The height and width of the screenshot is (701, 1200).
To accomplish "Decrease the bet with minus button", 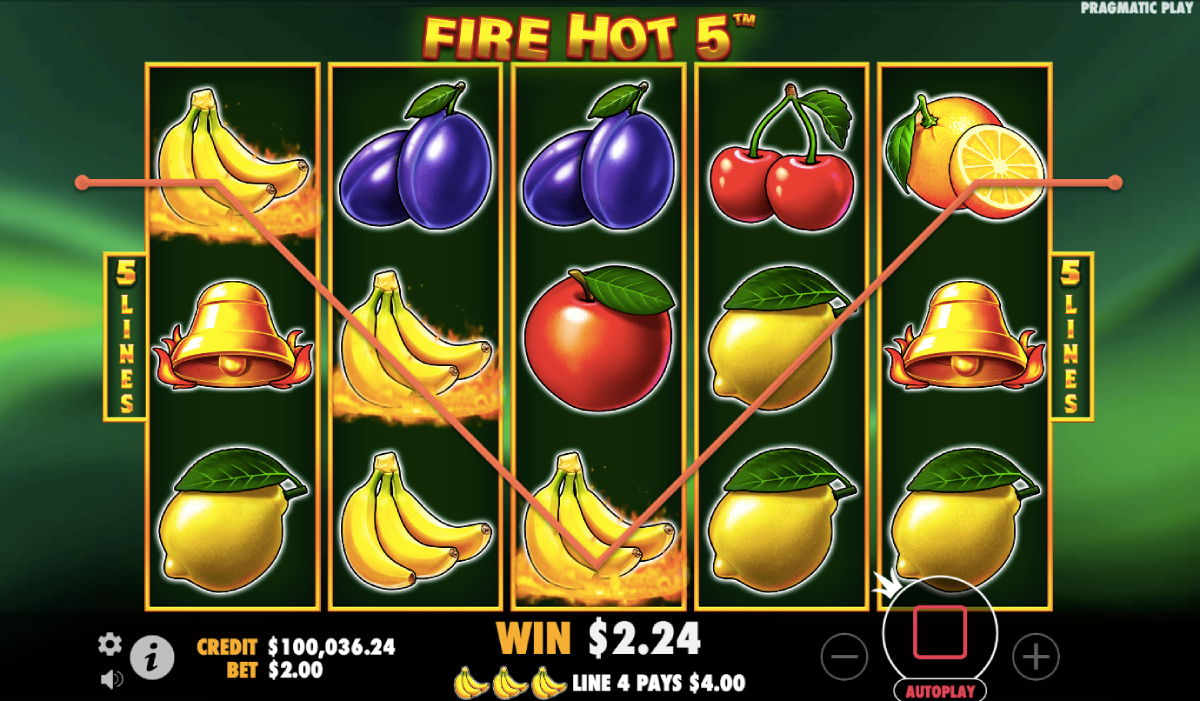I will tap(844, 657).
